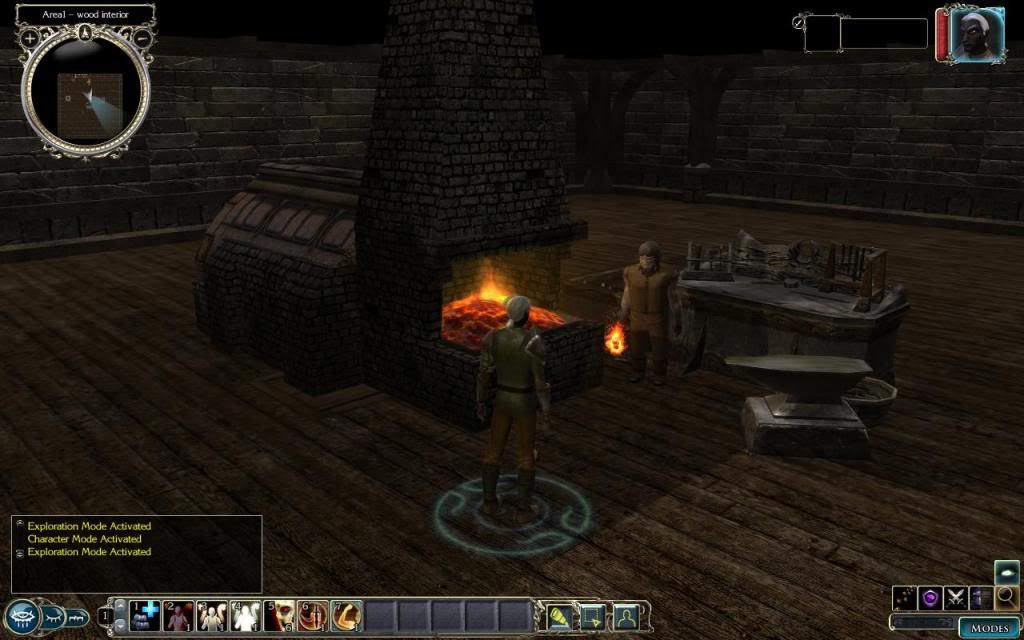Toggle the large eye mode button

point(23,617)
